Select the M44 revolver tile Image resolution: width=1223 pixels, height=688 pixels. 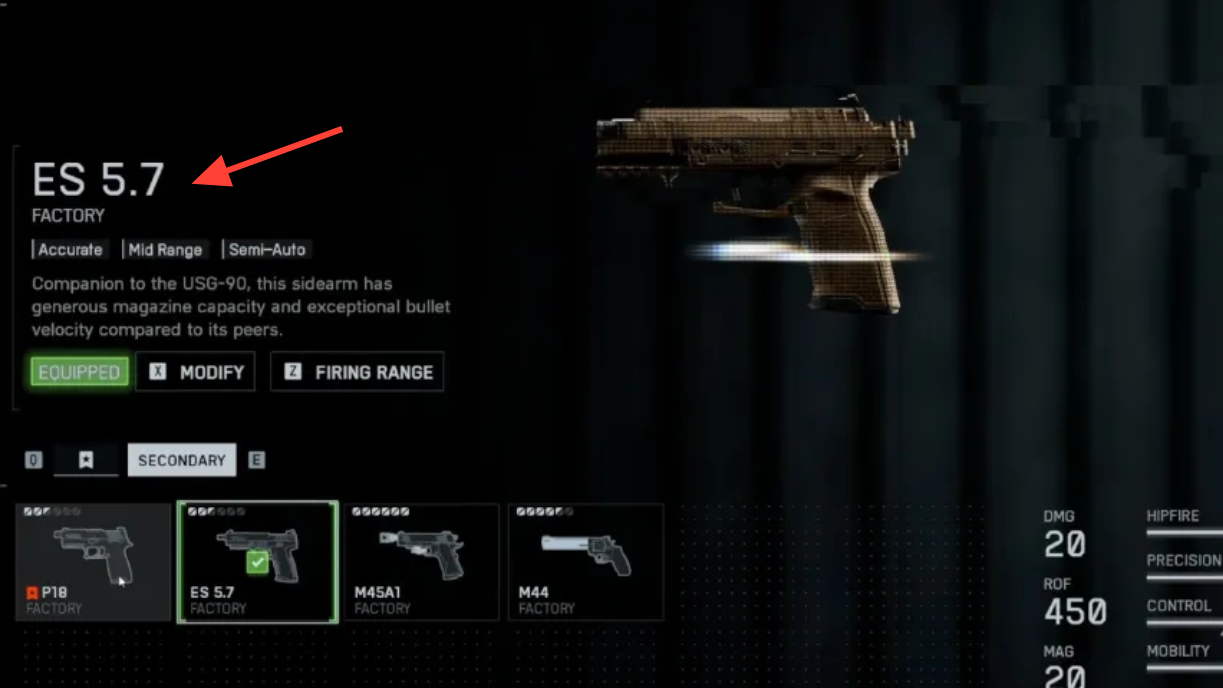tap(586, 562)
